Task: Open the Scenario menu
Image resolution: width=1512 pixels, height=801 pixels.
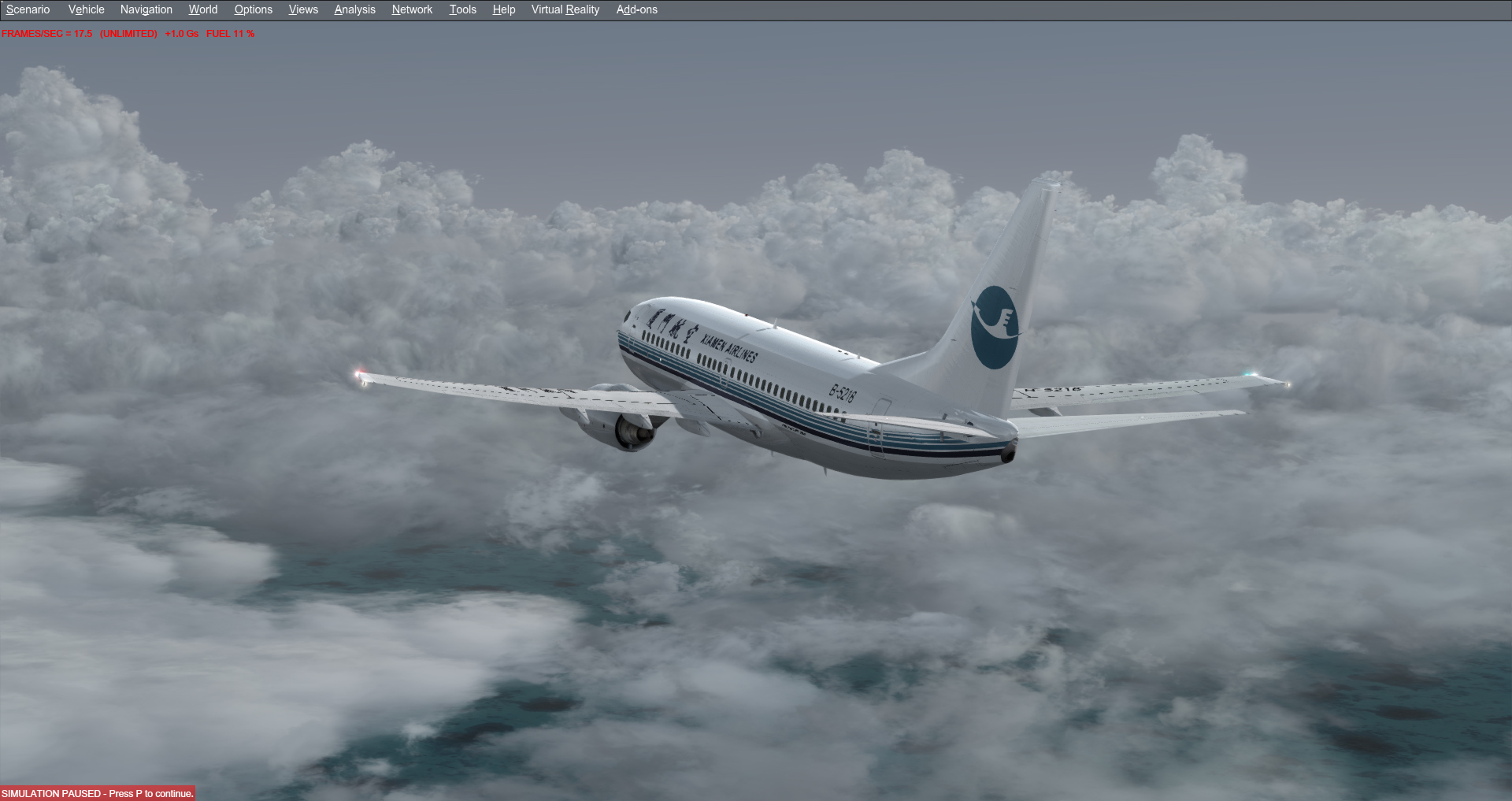Action: click(28, 9)
